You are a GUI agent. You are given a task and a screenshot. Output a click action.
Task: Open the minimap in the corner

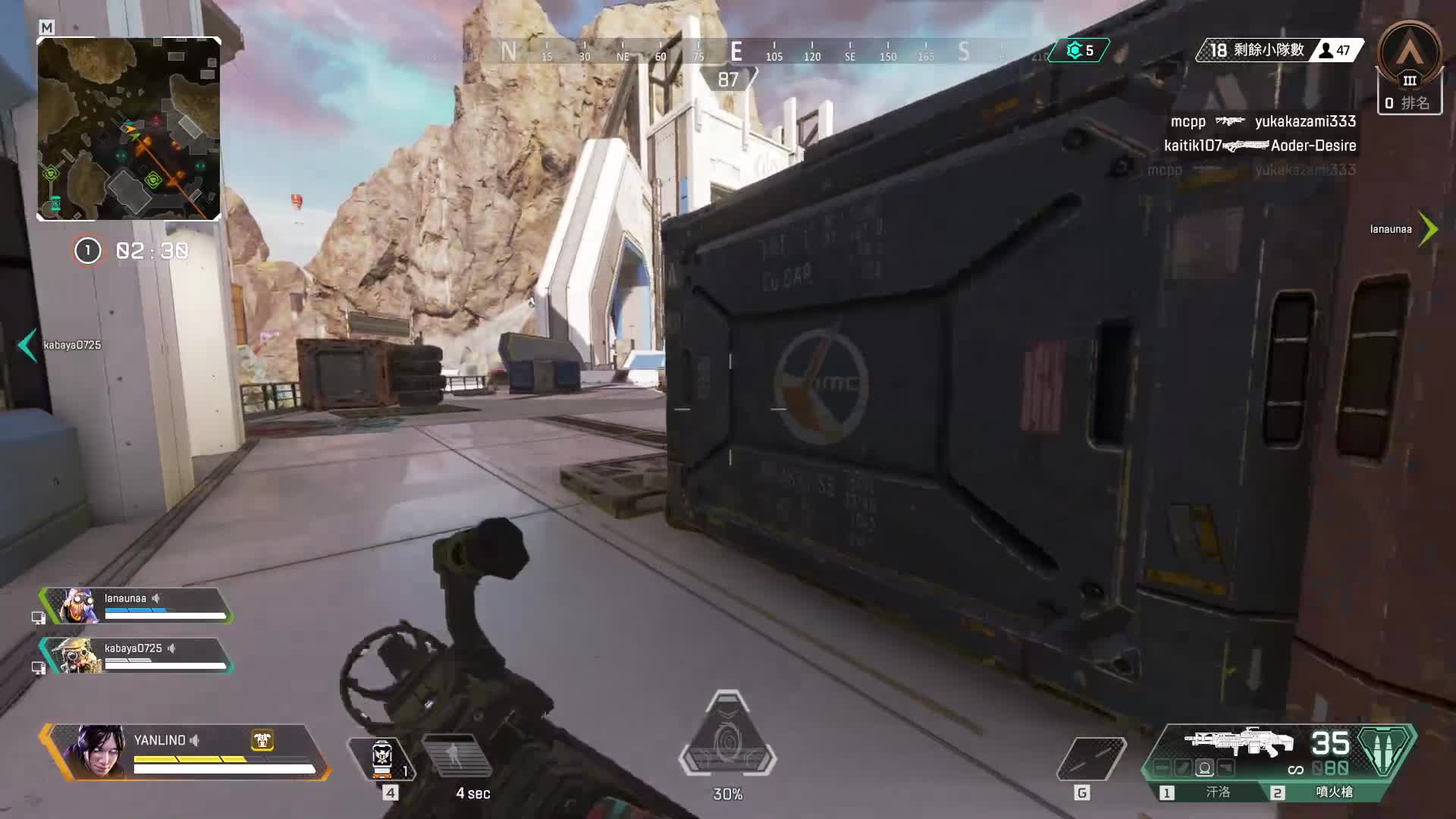(129, 129)
